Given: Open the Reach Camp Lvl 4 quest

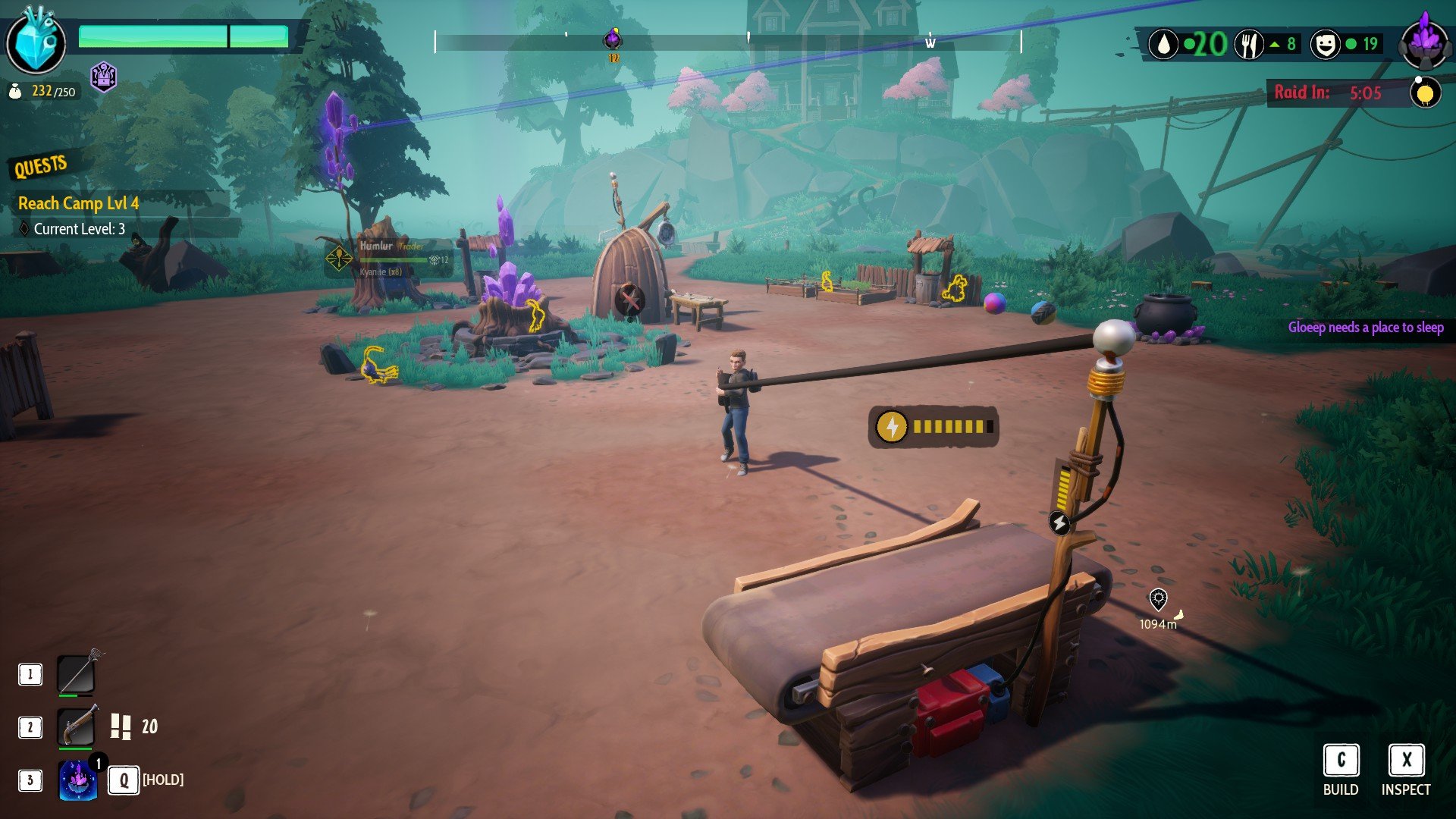Looking at the screenshot, I should (79, 203).
